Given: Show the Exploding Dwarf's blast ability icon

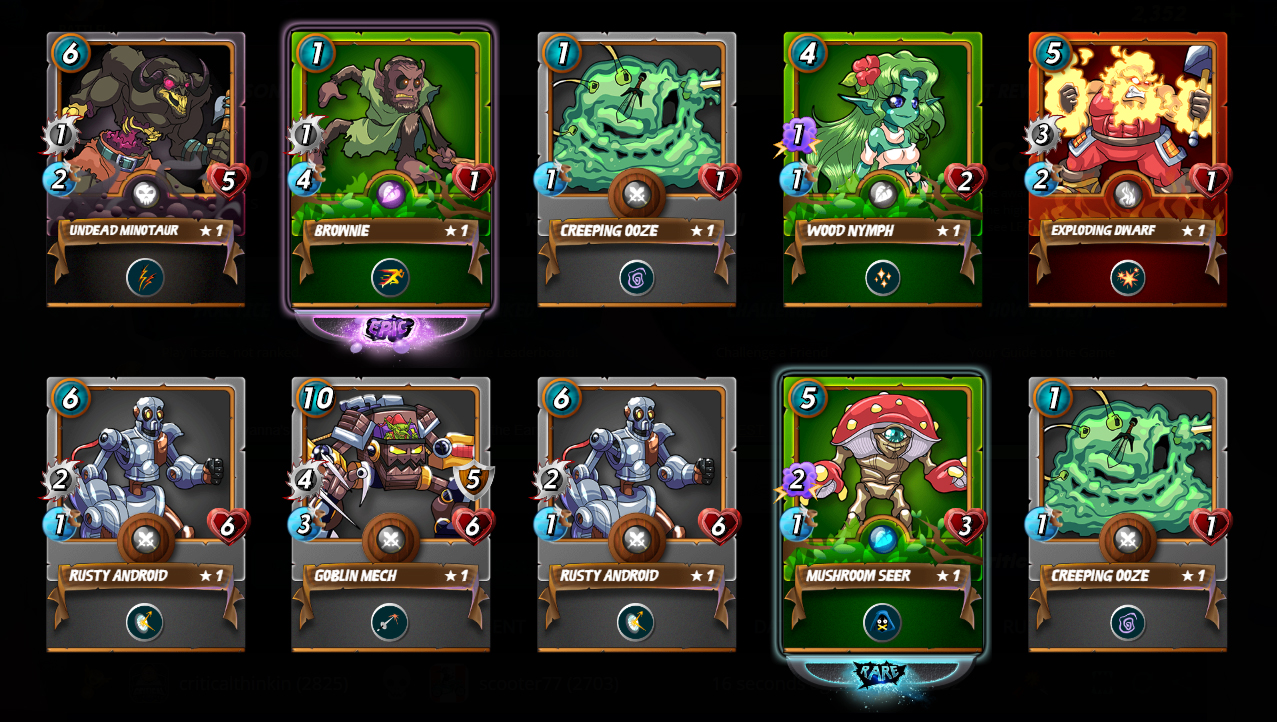Looking at the screenshot, I should point(1127,278).
